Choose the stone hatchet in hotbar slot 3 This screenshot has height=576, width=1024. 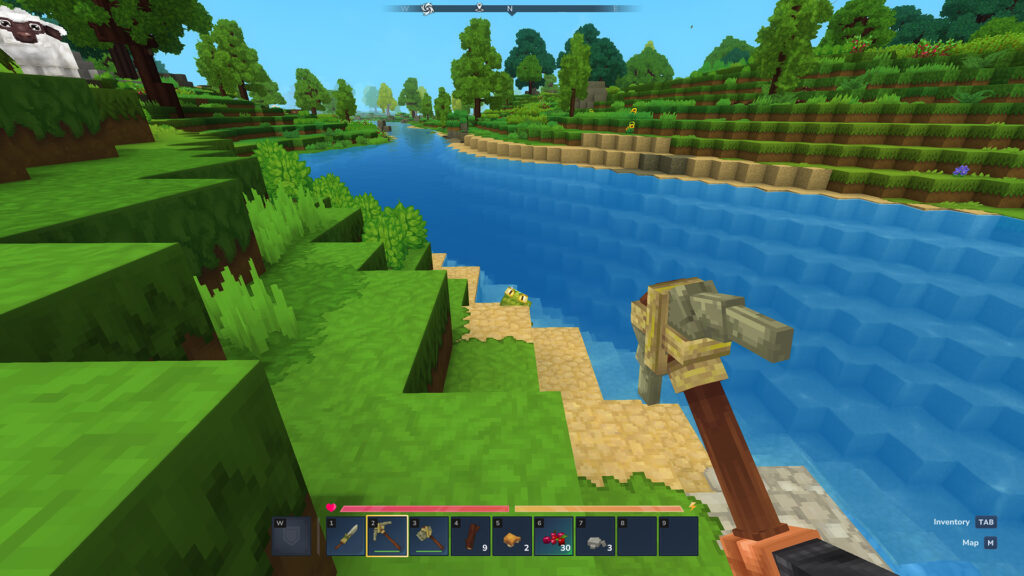[428, 536]
